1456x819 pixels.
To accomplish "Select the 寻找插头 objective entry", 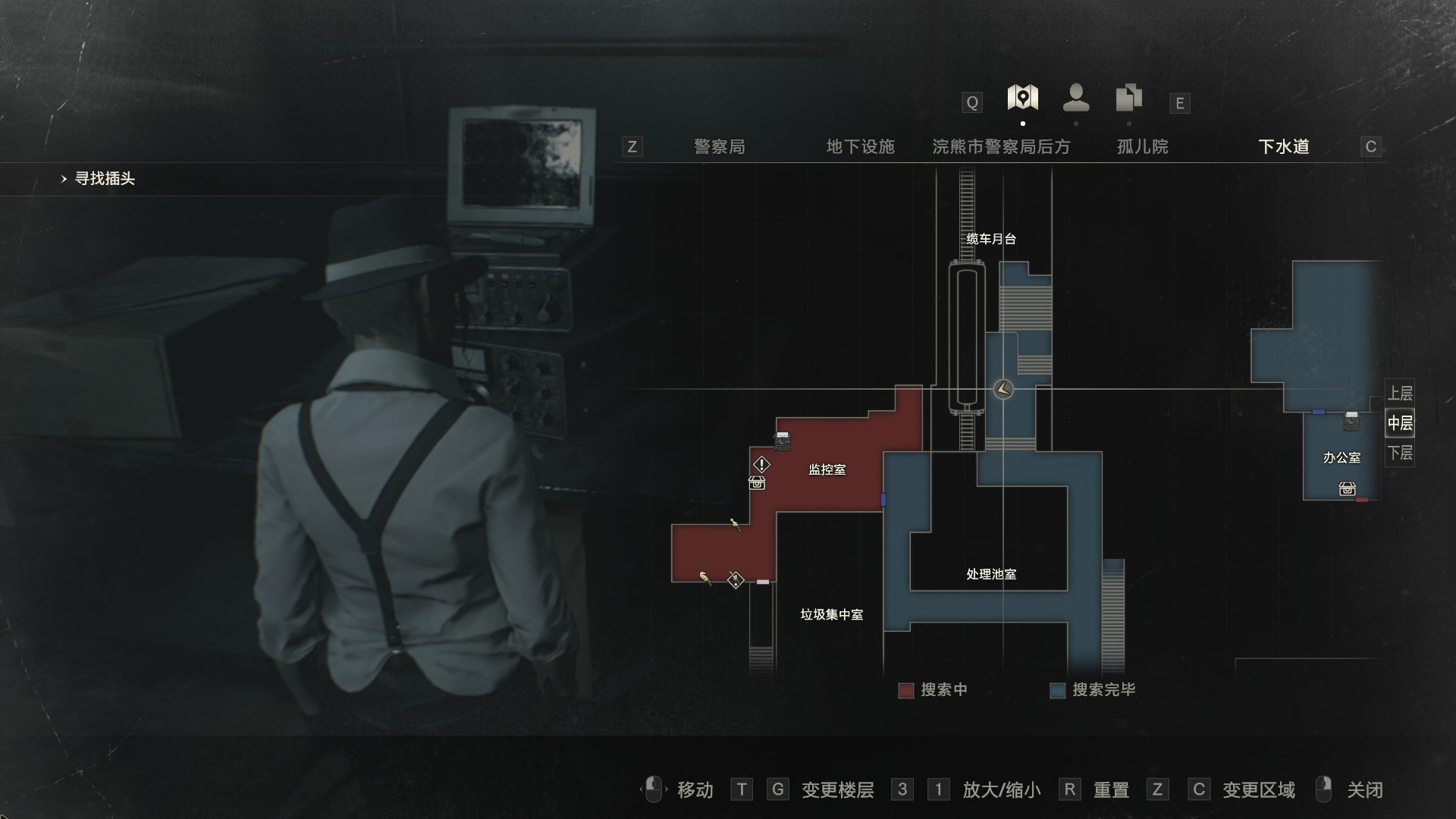I will (x=105, y=179).
